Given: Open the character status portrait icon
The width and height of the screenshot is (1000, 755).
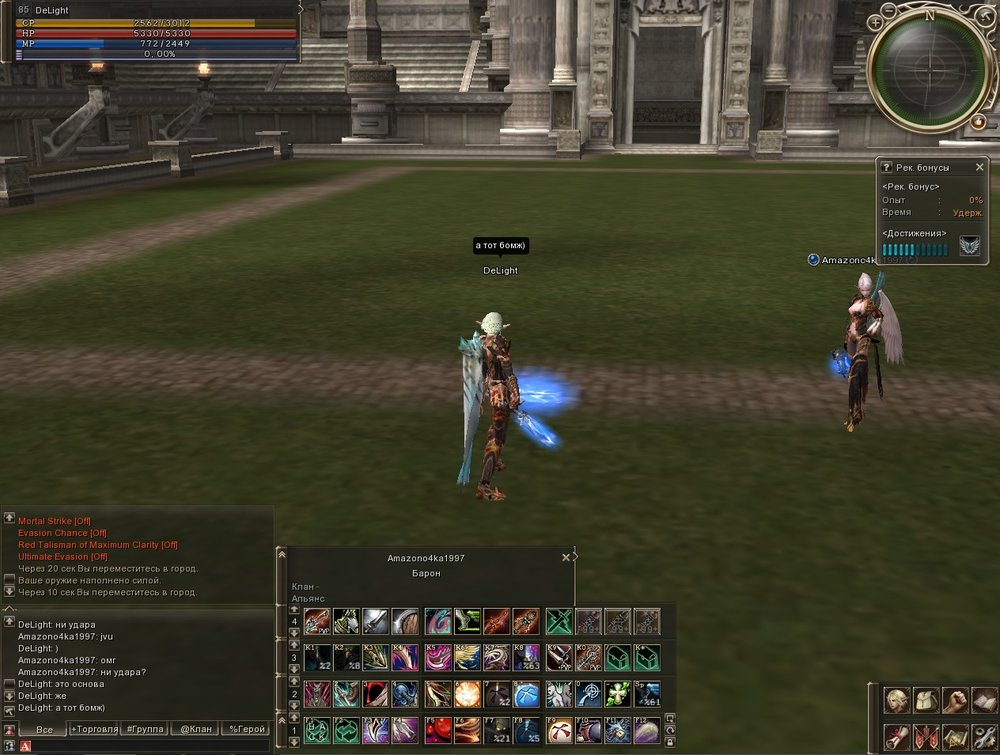Looking at the screenshot, I should pyautogui.click(x=897, y=700).
